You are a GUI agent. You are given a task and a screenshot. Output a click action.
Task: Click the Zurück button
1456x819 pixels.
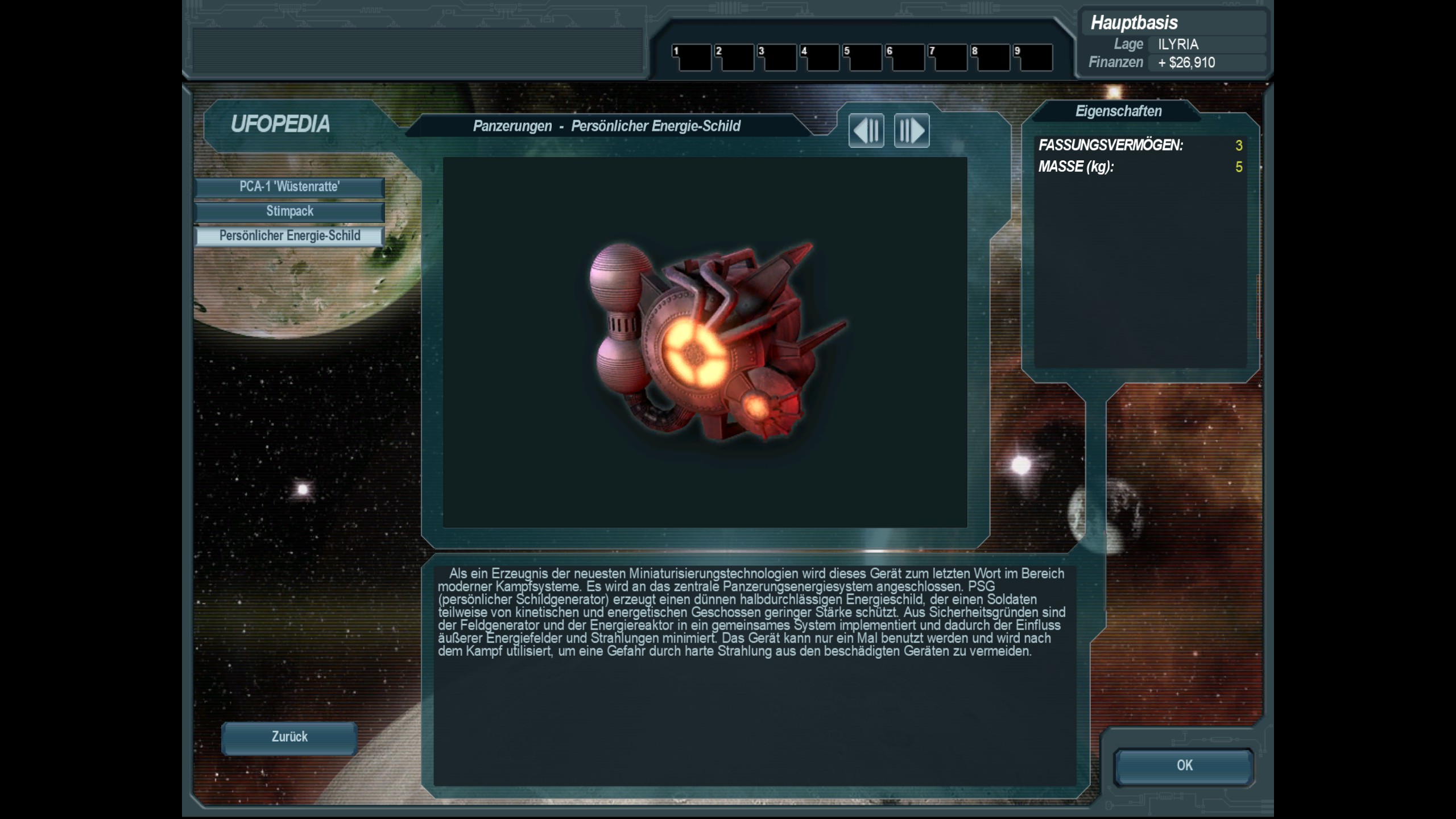289,738
